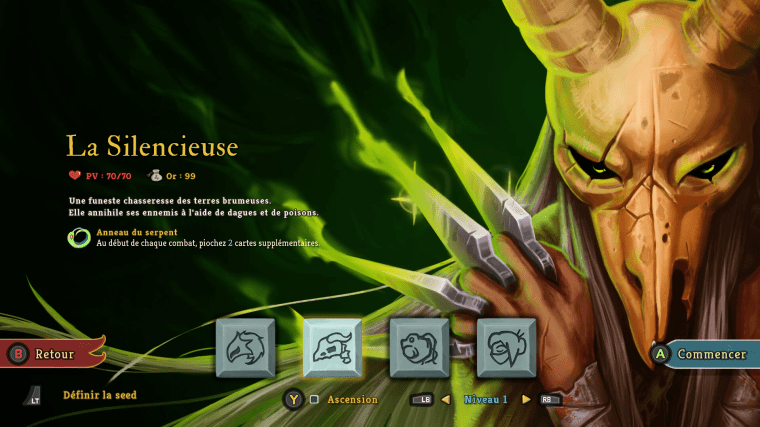Choose the Silent skull character tile
Image resolution: width=760 pixels, height=427 pixels.
tap(332, 348)
